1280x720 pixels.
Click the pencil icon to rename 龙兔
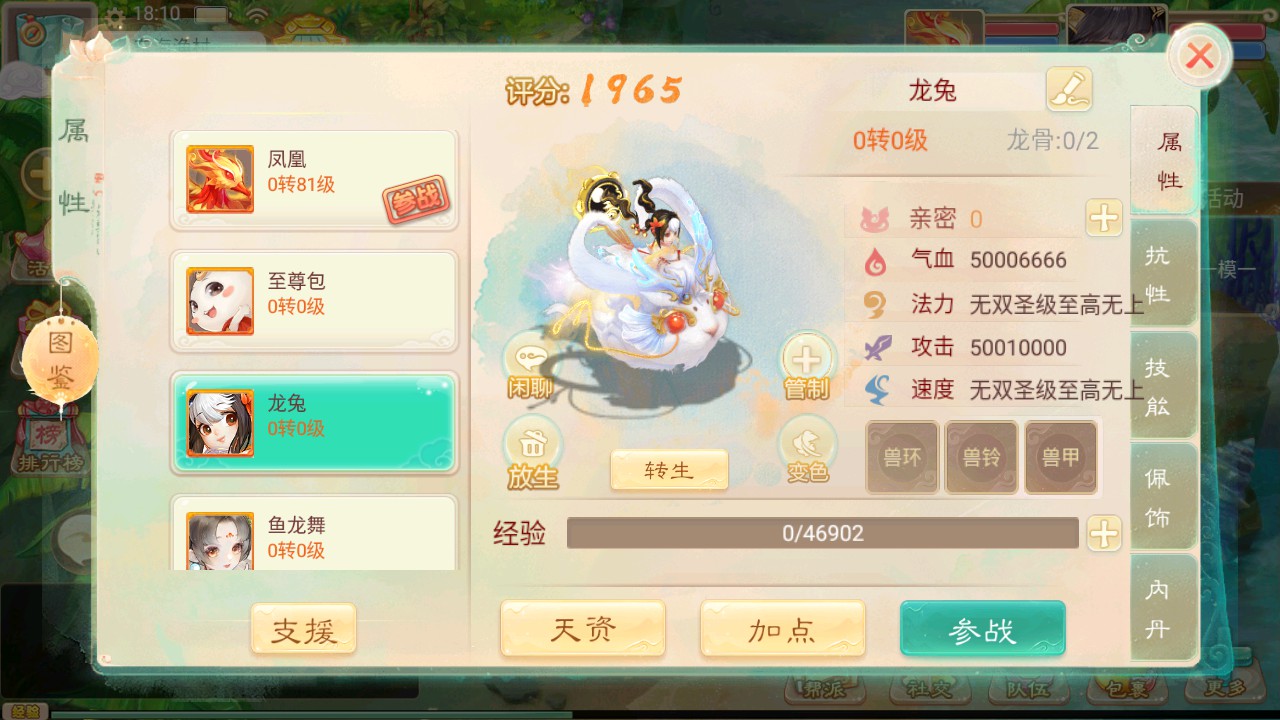[1071, 89]
